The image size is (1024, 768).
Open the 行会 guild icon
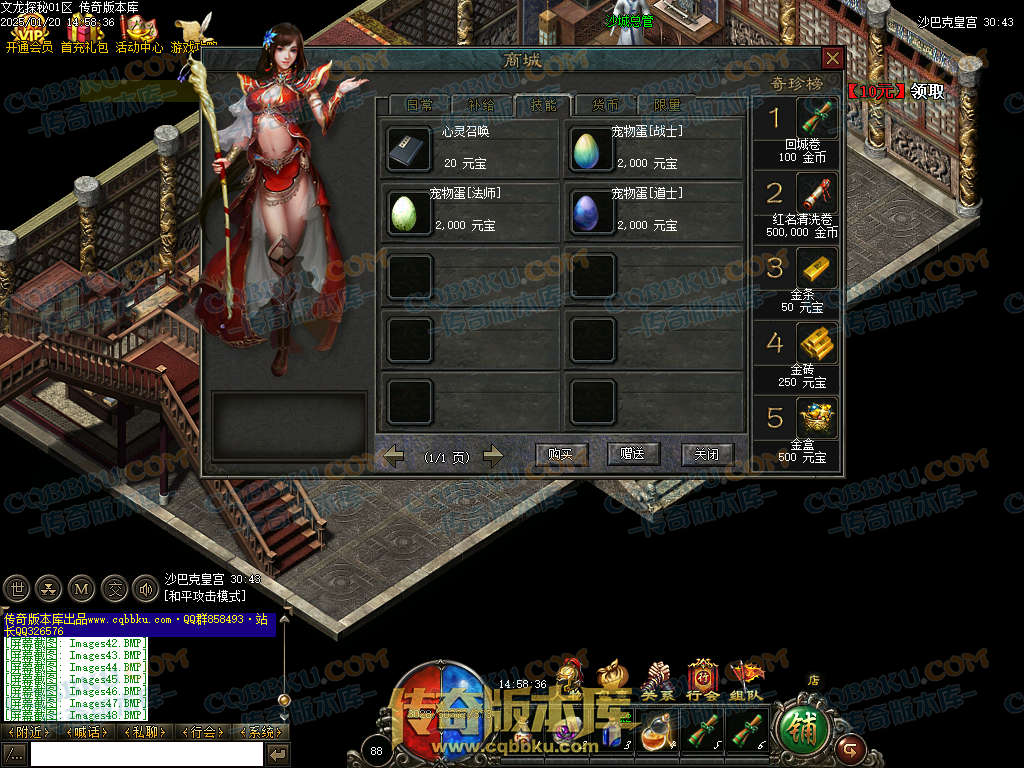coord(702,677)
